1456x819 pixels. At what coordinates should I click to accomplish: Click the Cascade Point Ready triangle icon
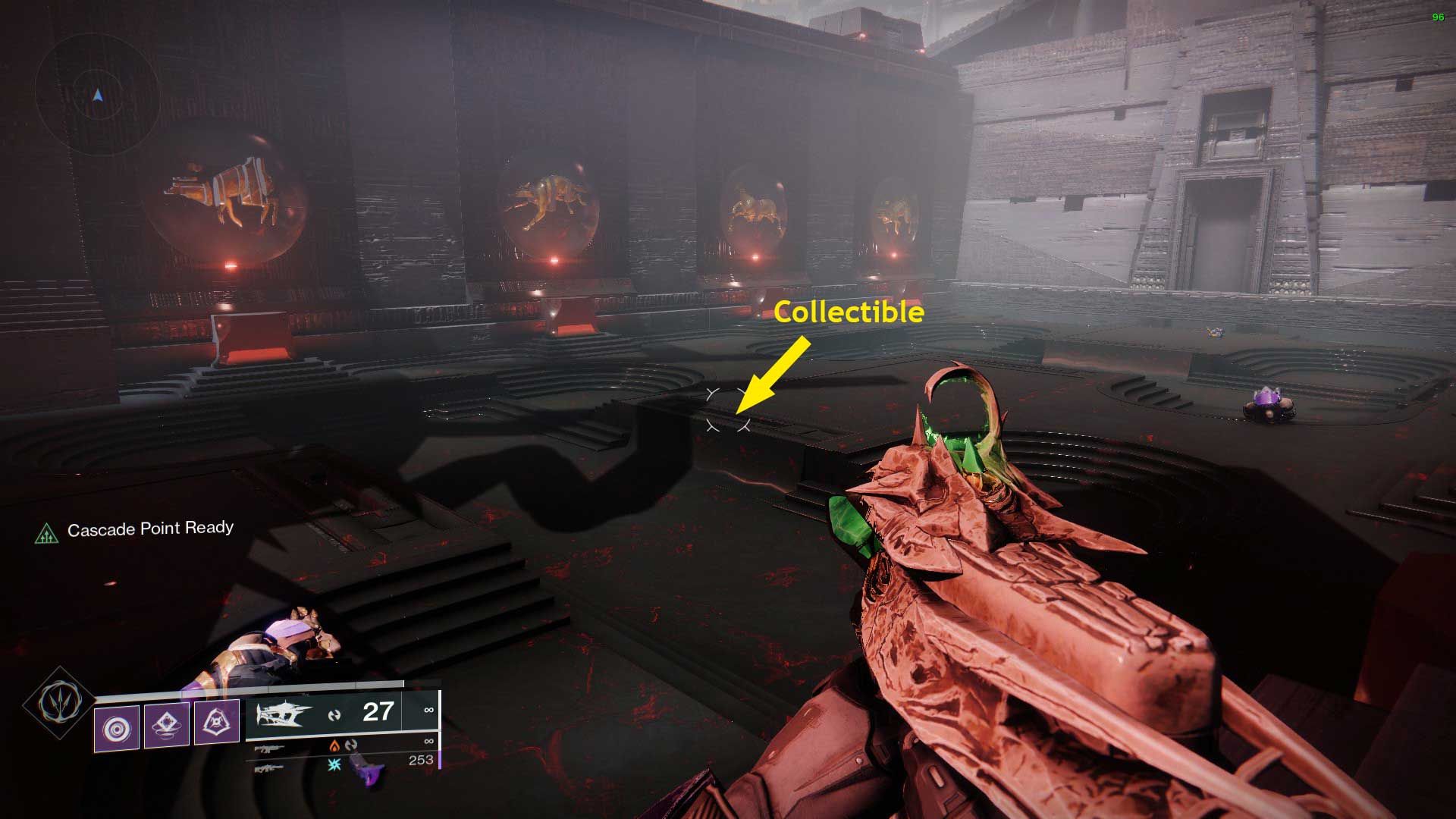[x=49, y=533]
